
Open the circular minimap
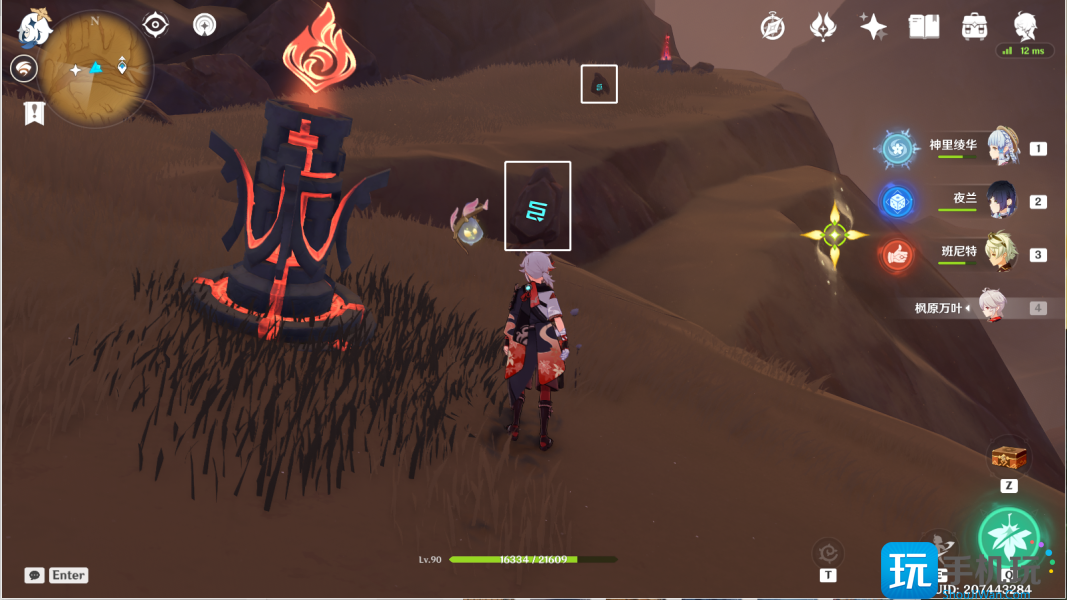pos(96,68)
